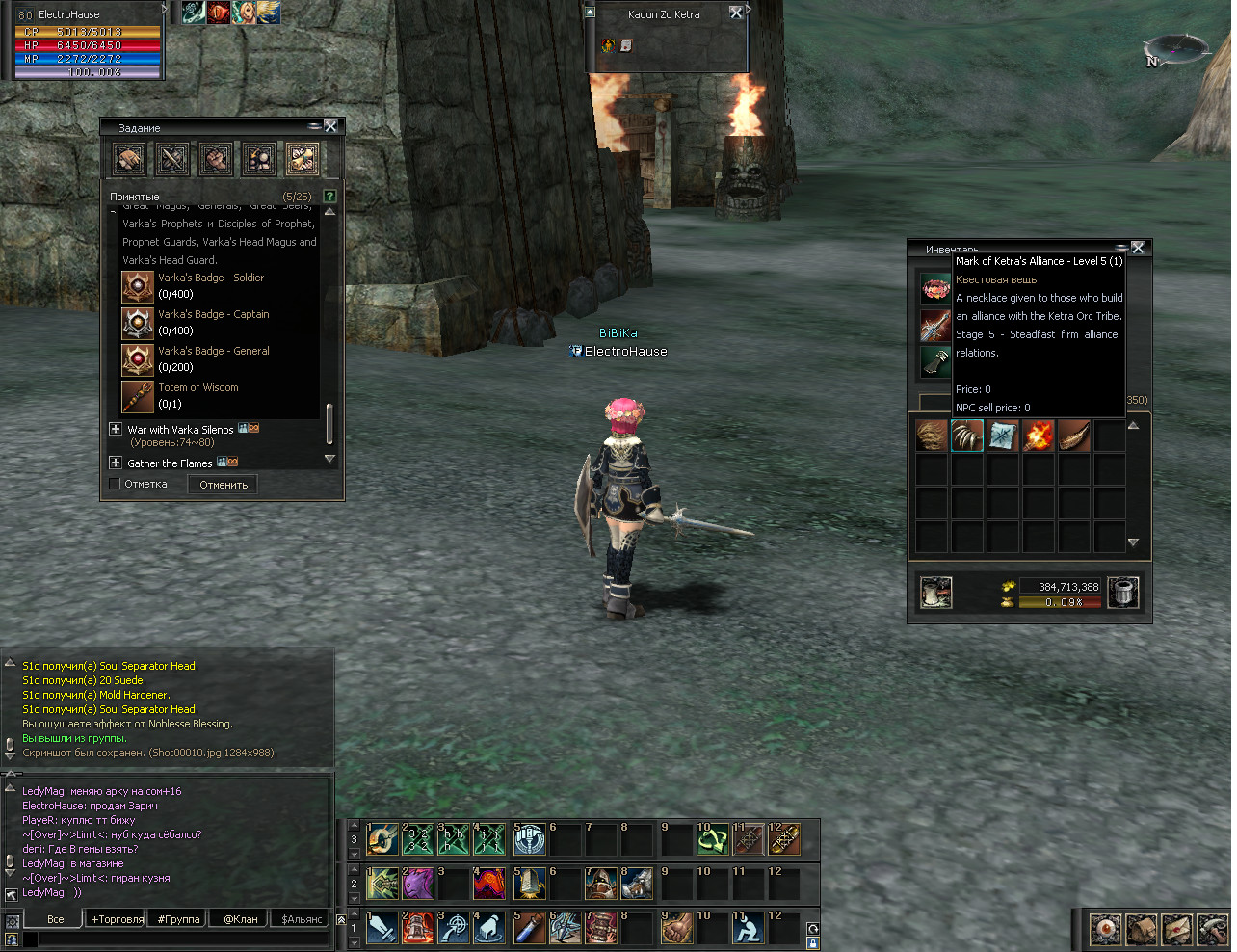Activate the sit/kneel action on hotbar
This screenshot has width=1237, height=952.
pyautogui.click(x=748, y=928)
